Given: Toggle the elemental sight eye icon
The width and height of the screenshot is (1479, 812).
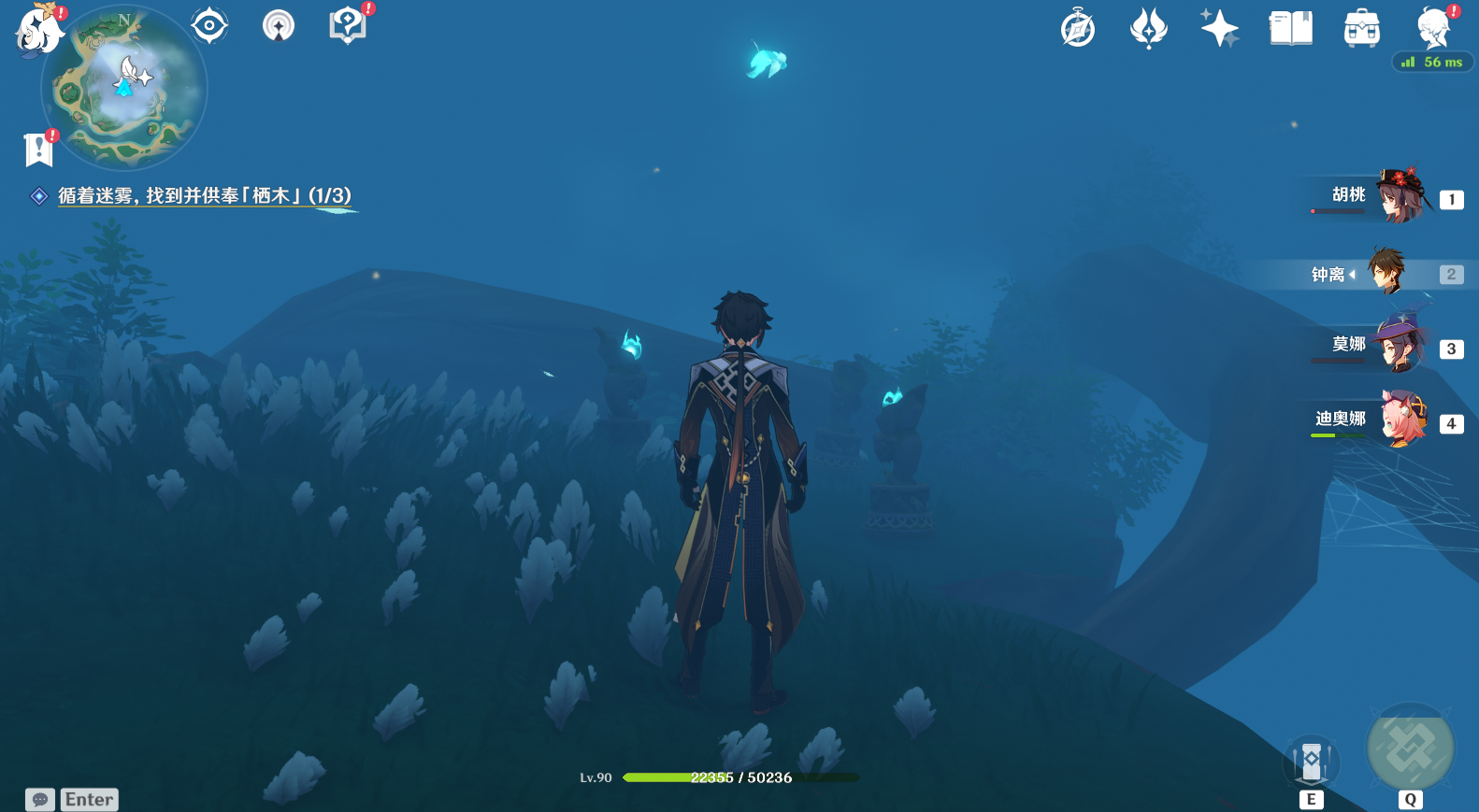Looking at the screenshot, I should 209,25.
